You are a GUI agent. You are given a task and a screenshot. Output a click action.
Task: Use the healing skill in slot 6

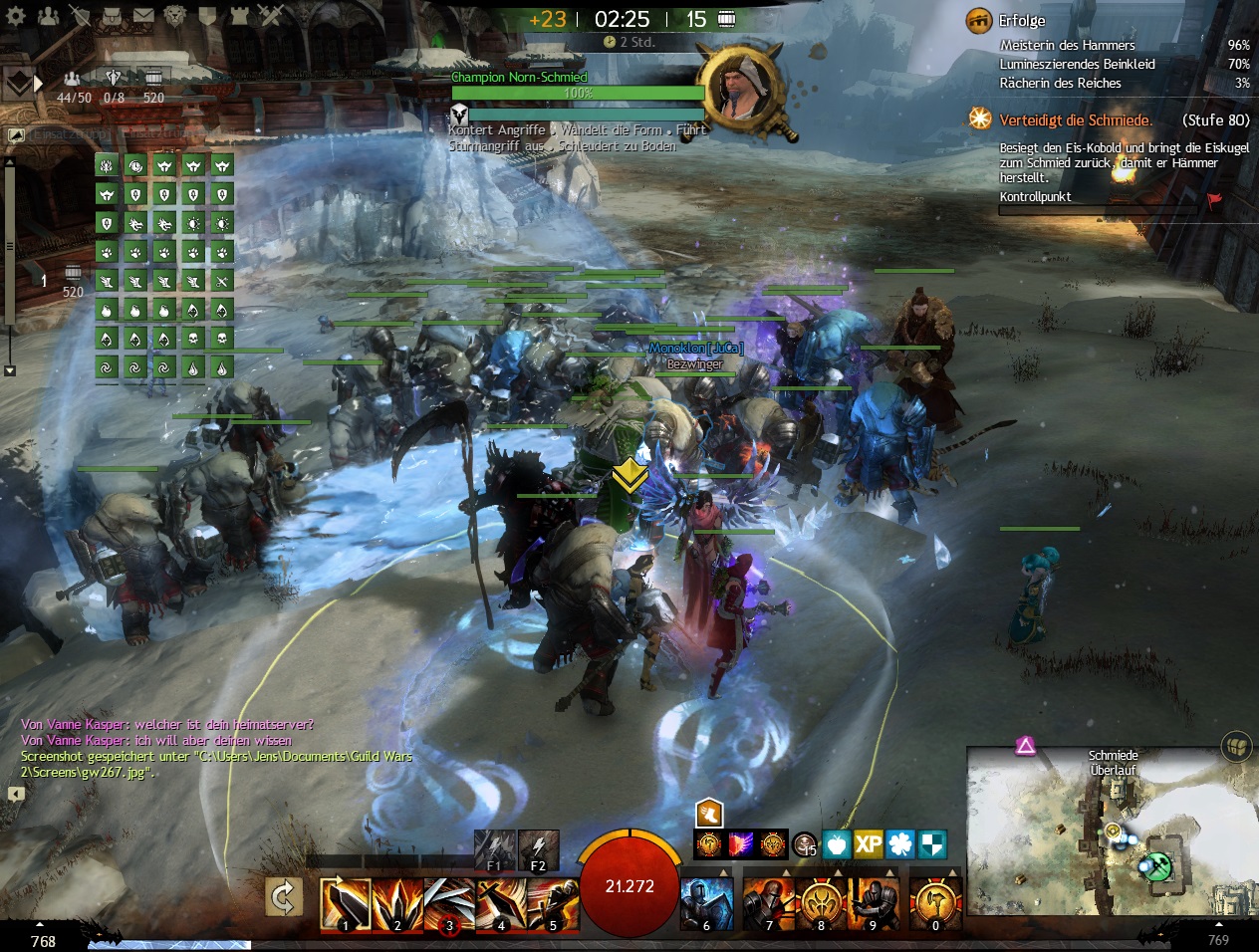tap(706, 904)
